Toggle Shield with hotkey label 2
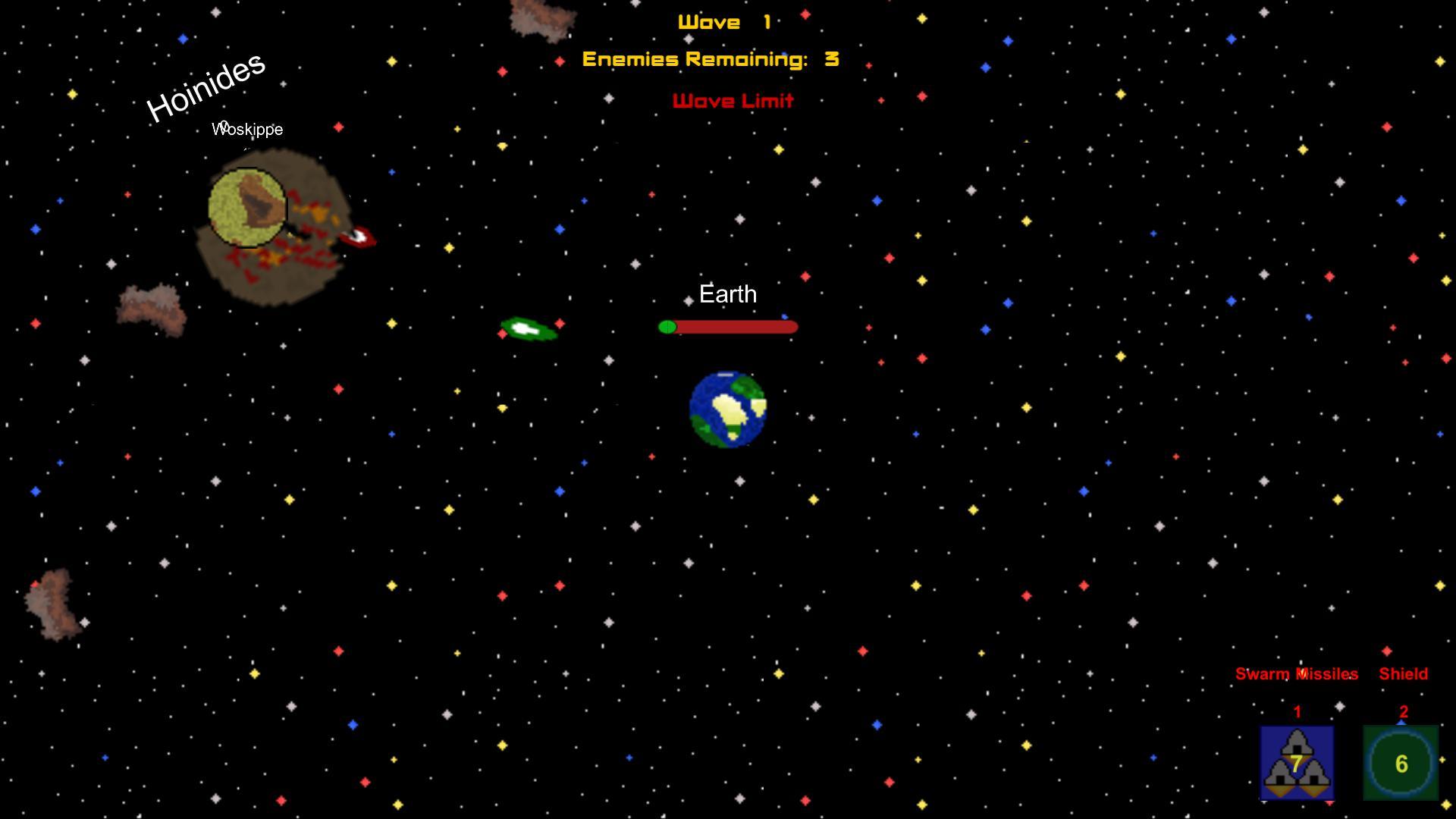The image size is (1456, 819). (1403, 711)
